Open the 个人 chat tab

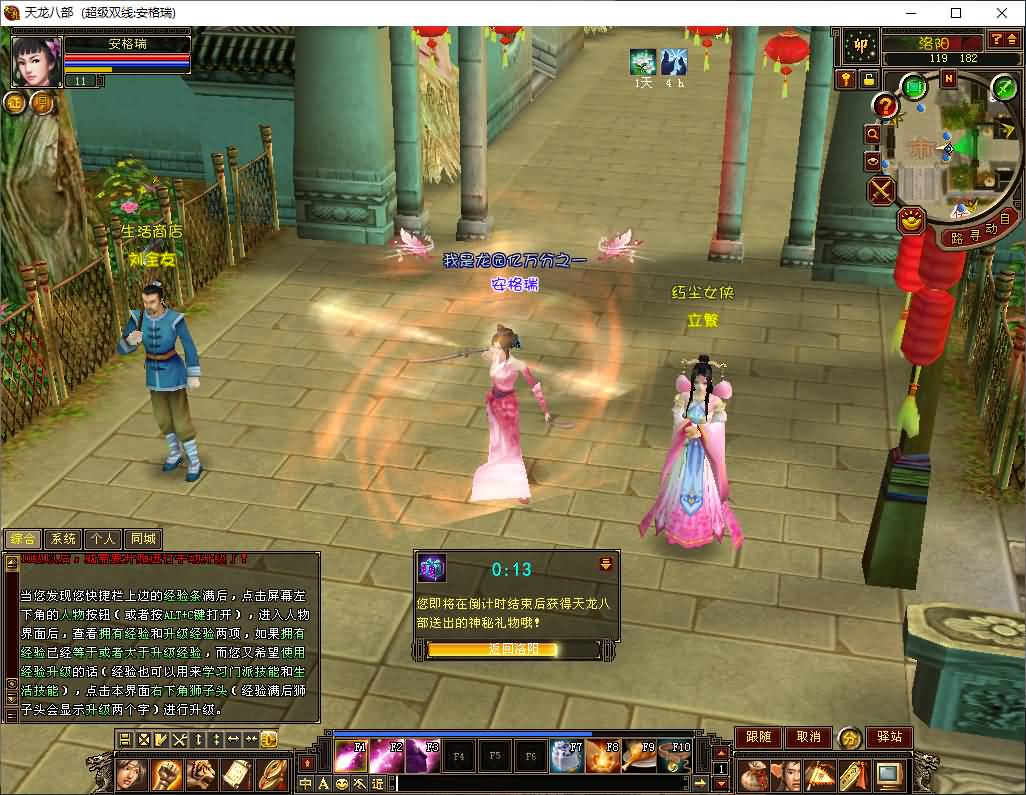point(102,538)
